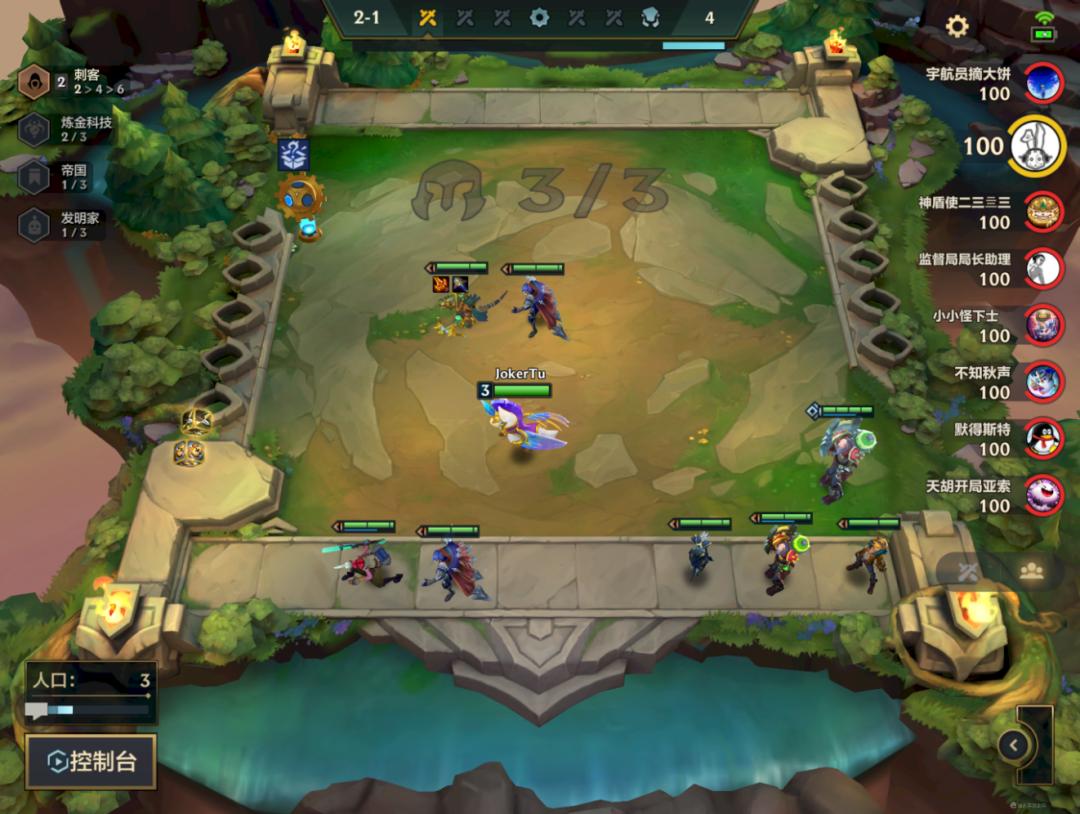View player 神盾使二三三三's board

[x=1044, y=211]
